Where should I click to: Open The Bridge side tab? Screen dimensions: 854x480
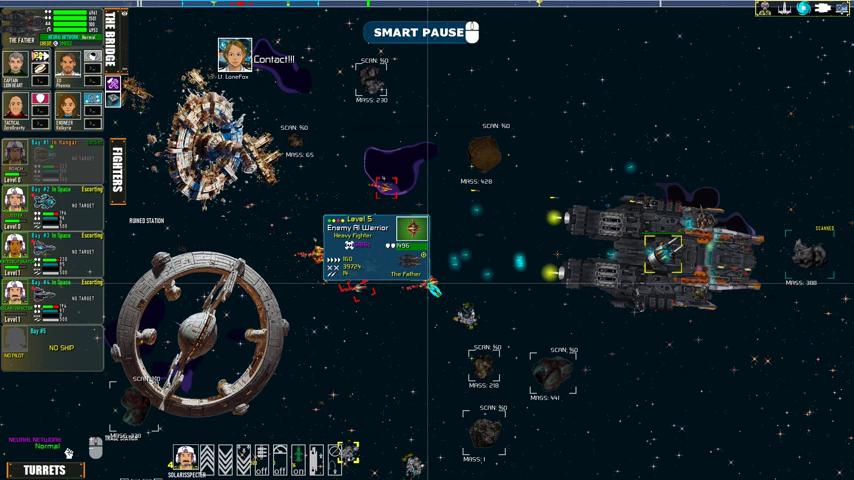pos(110,41)
